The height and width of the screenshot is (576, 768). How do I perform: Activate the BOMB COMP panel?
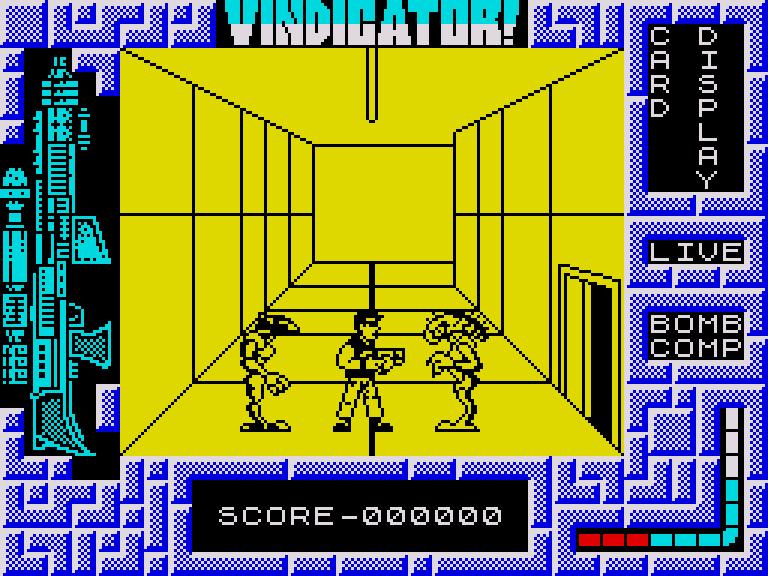[696, 335]
